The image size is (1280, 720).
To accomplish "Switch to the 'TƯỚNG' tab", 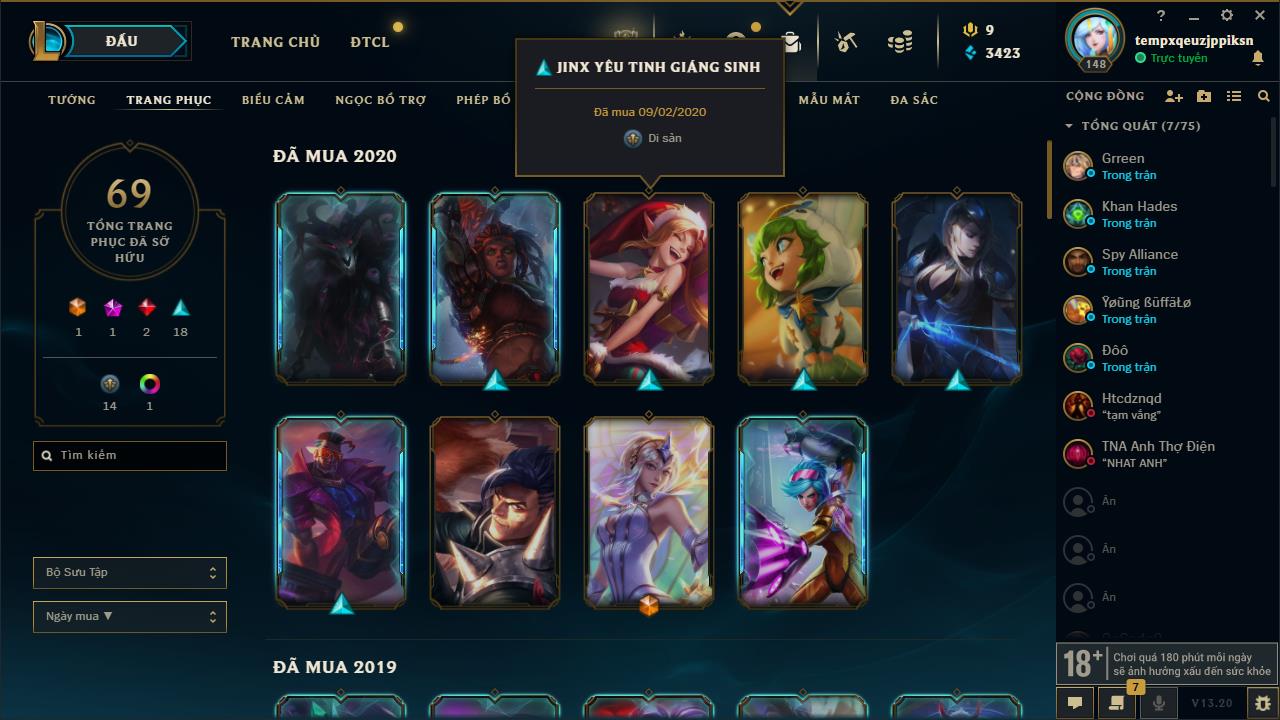I will tap(70, 100).
